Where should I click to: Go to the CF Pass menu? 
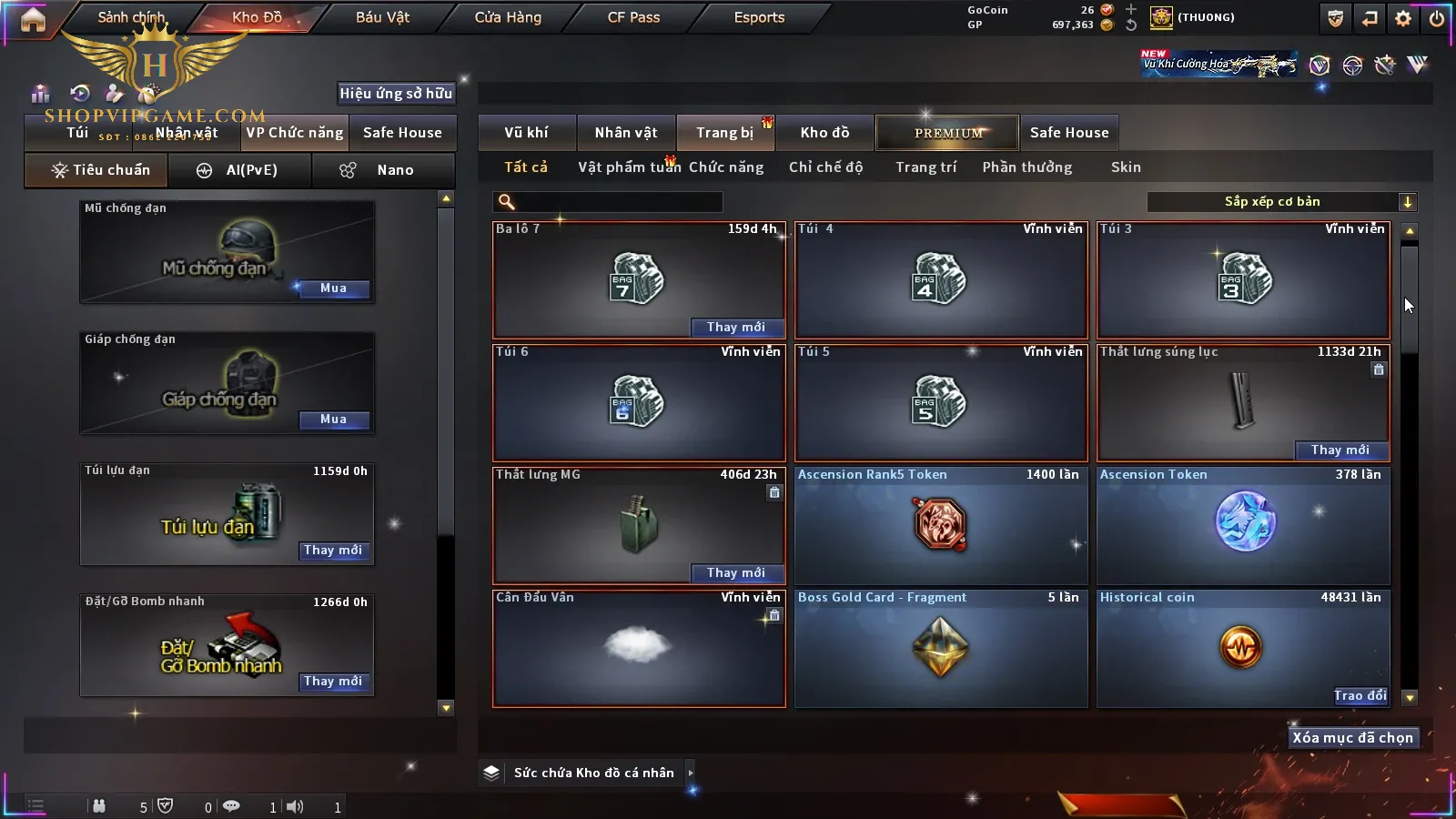(x=633, y=17)
